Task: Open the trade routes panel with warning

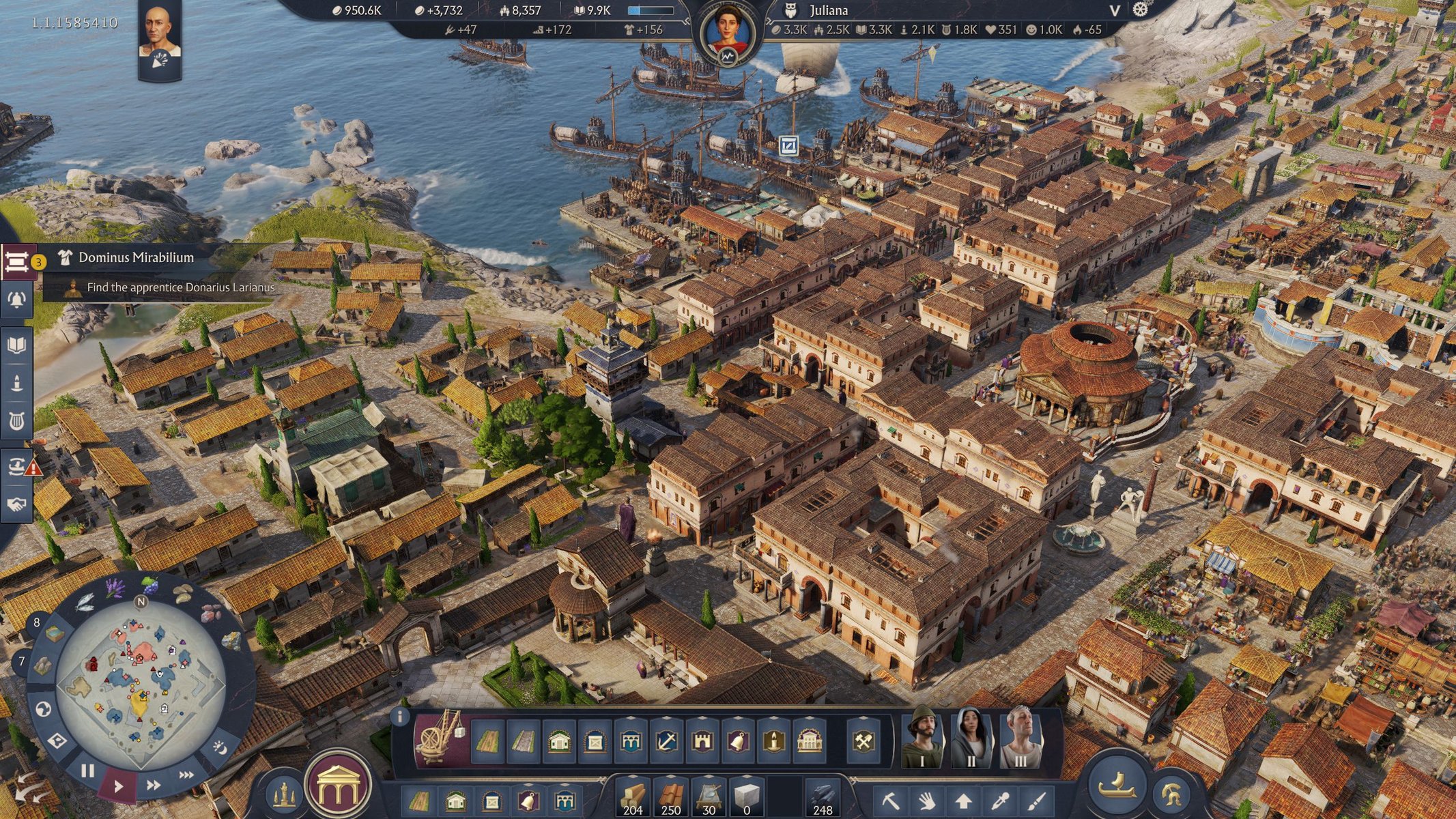Action: point(18,467)
